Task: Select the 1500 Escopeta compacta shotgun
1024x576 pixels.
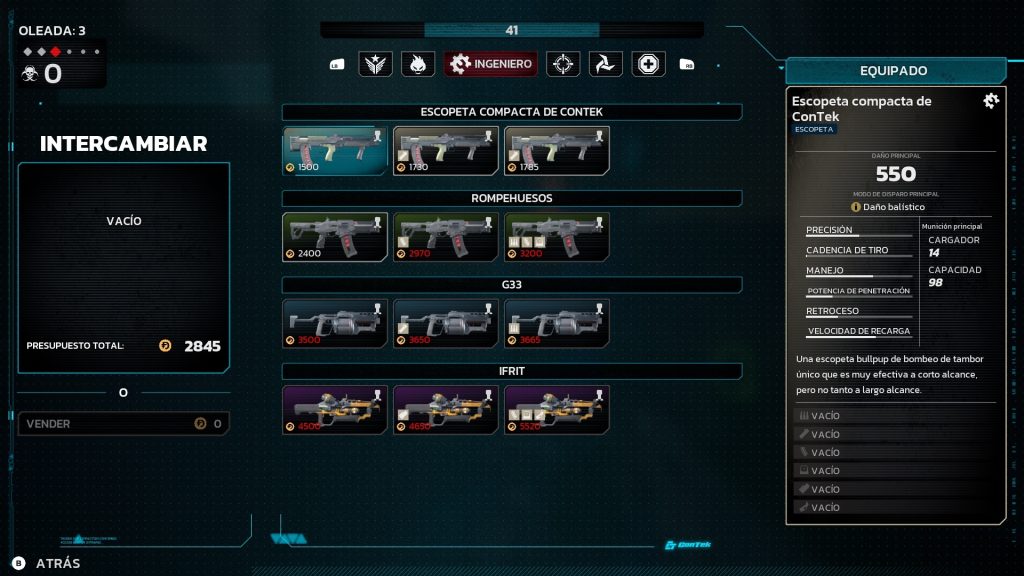Action: pyautogui.click(x=335, y=150)
